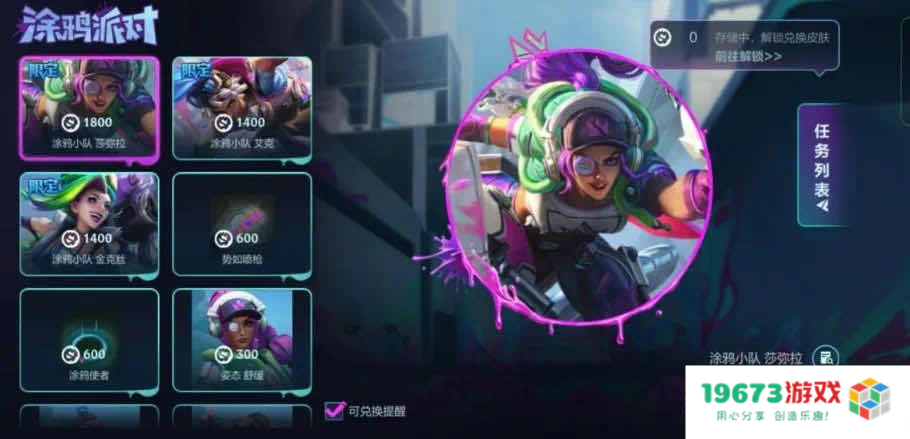Pick the 涂鸦小队 金克丝 skin card
The height and width of the screenshot is (439, 910).
click(89, 223)
